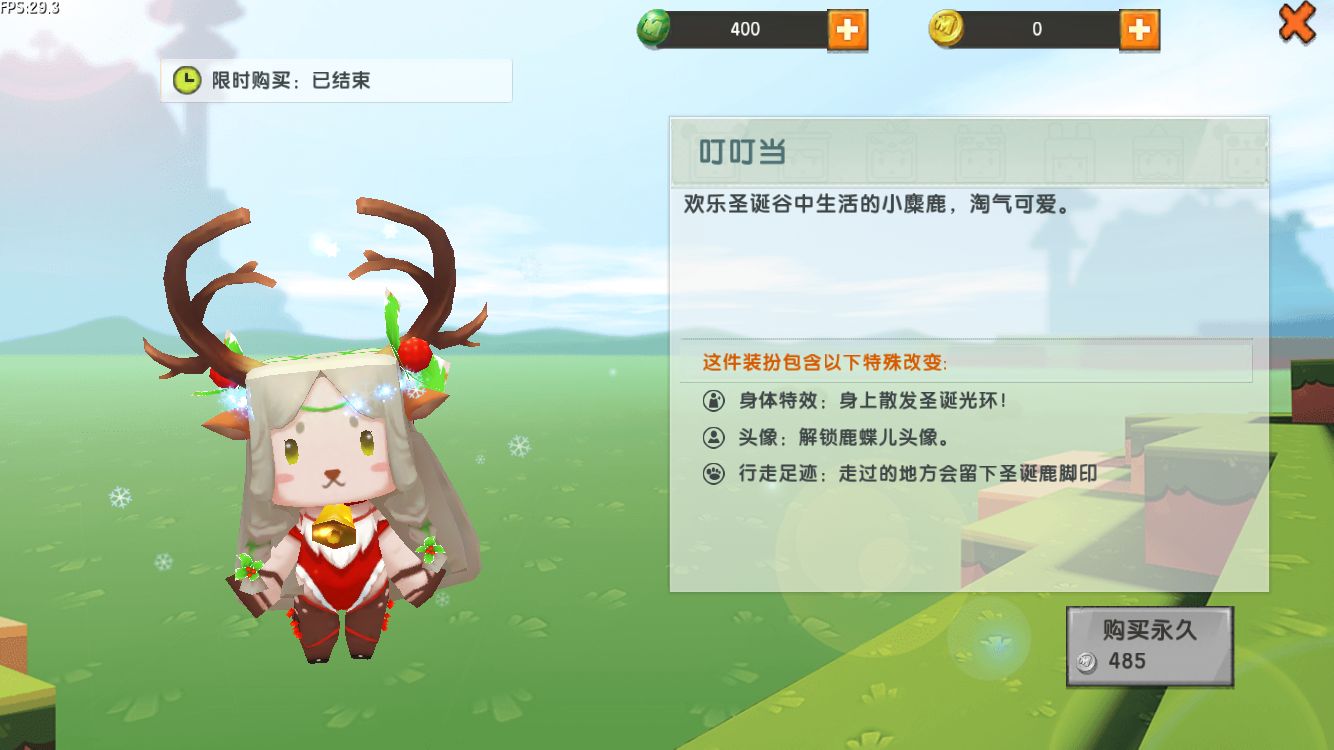Click the gold coin currency icon
Screen dimensions: 1334x750
click(946, 28)
